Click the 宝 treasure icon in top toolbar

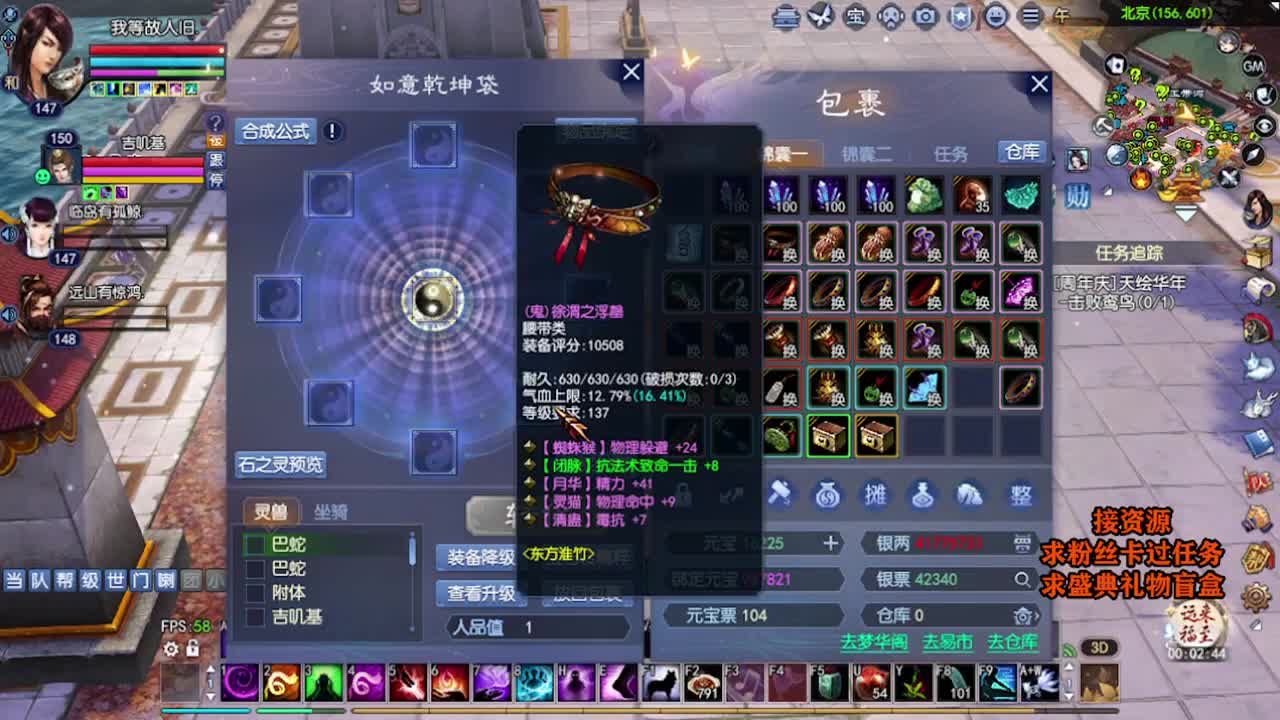857,17
